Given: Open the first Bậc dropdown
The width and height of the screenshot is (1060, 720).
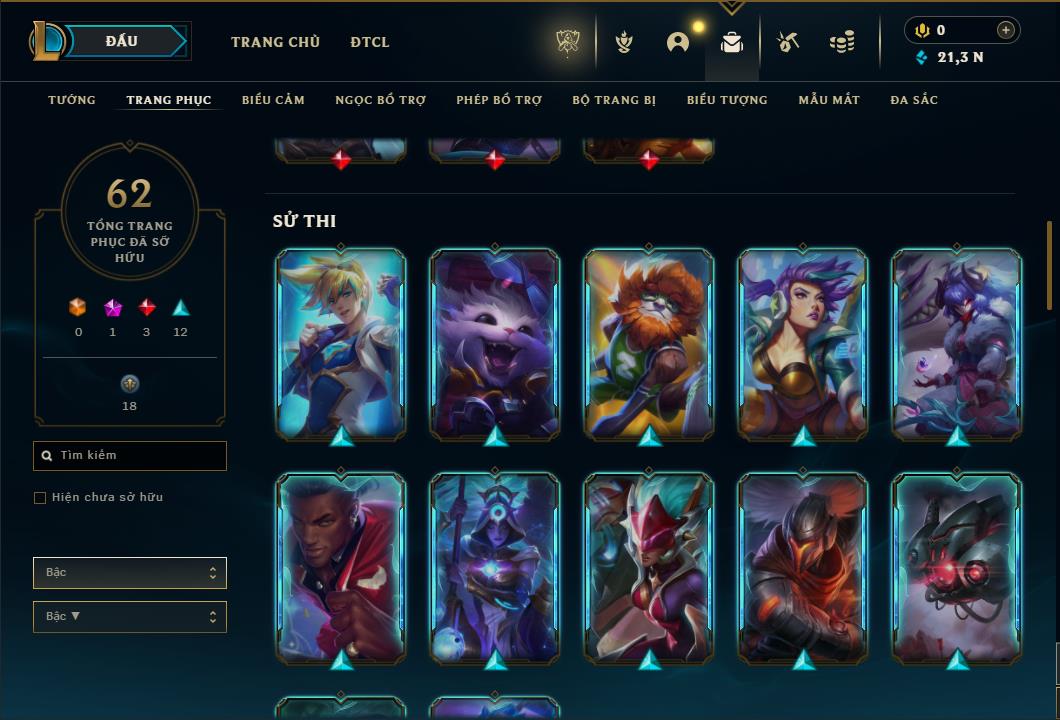Looking at the screenshot, I should (x=130, y=573).
